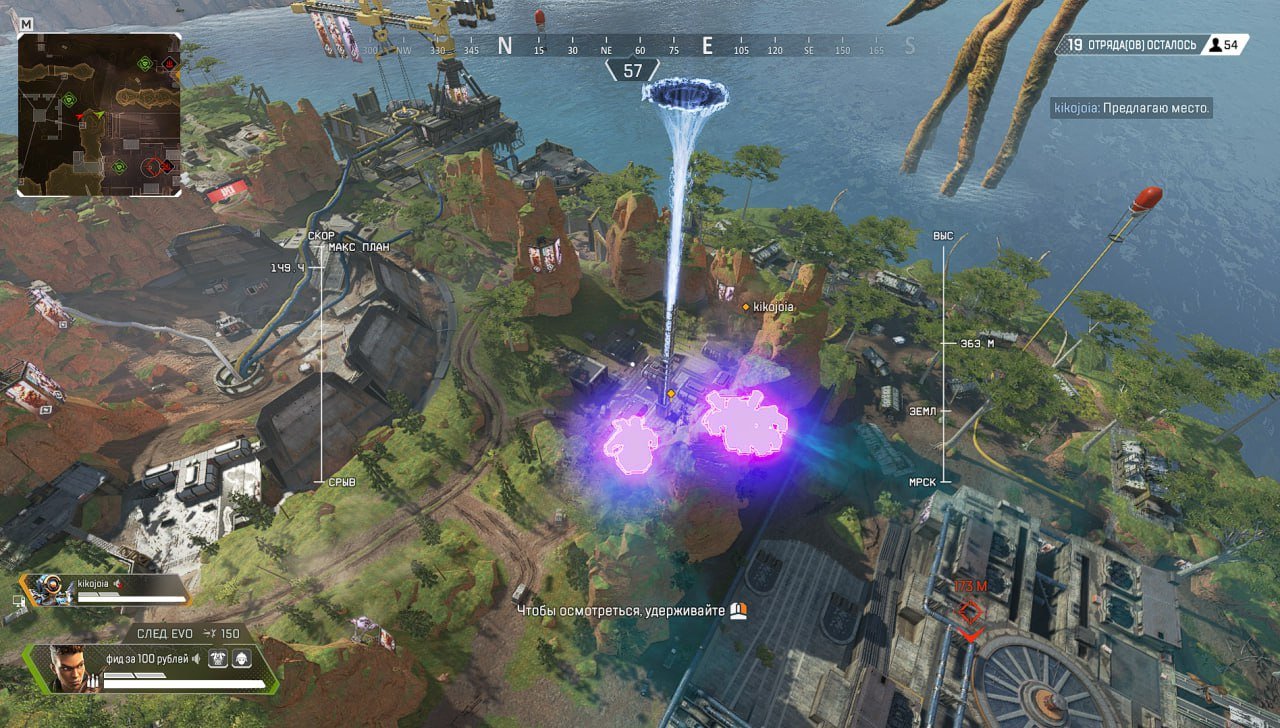
Task: Click kikojoia's chat message
Action: click(x=1131, y=108)
